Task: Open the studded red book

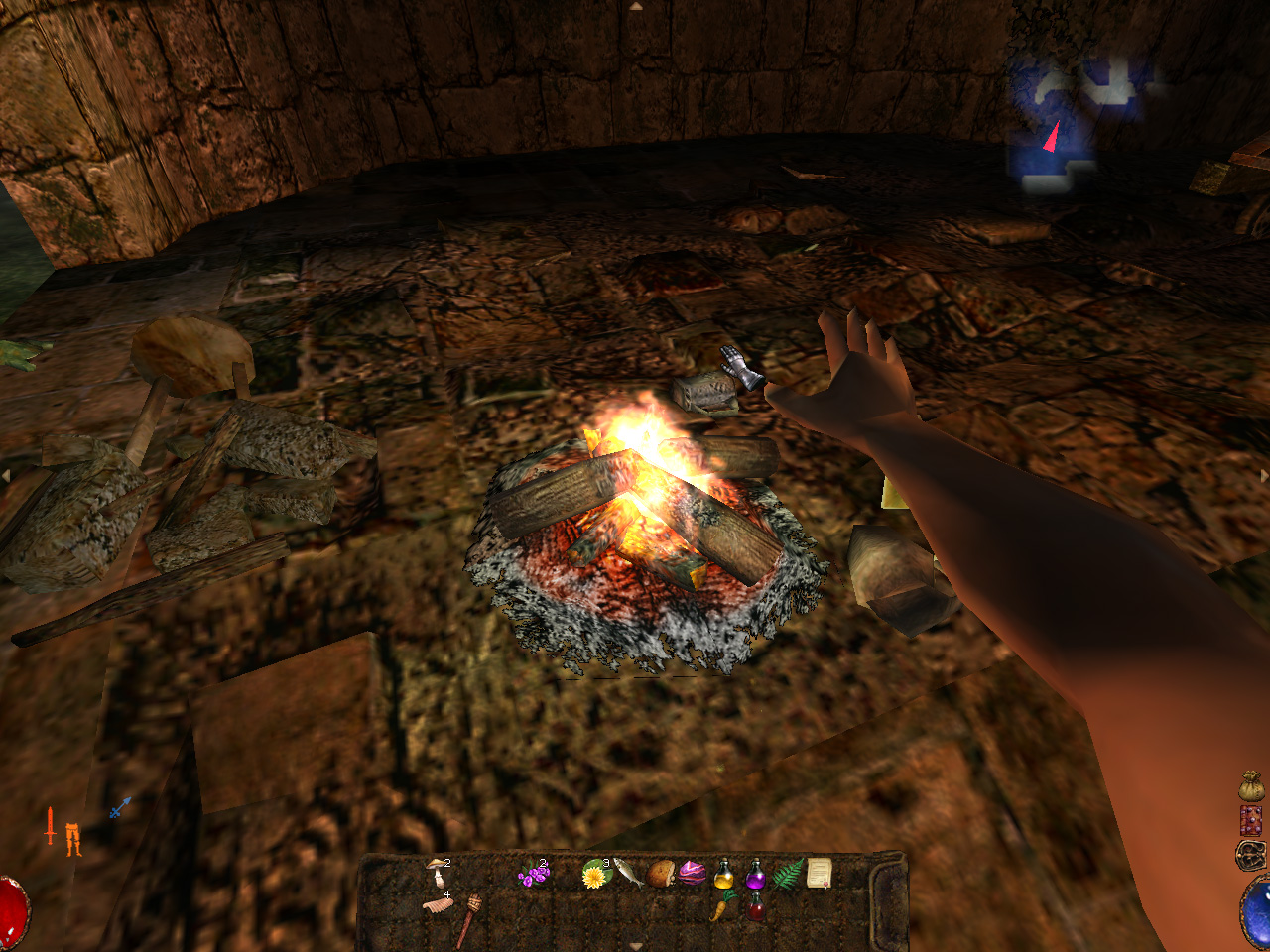Action: (x=1251, y=820)
